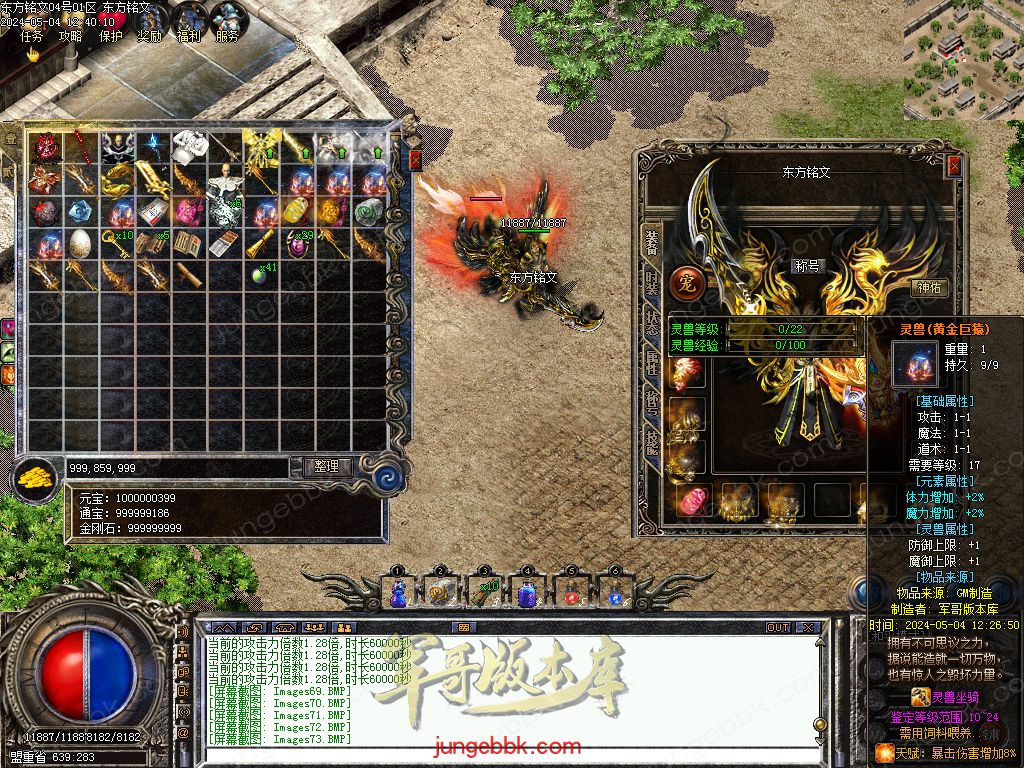Close the inventory bag window

tap(415, 160)
